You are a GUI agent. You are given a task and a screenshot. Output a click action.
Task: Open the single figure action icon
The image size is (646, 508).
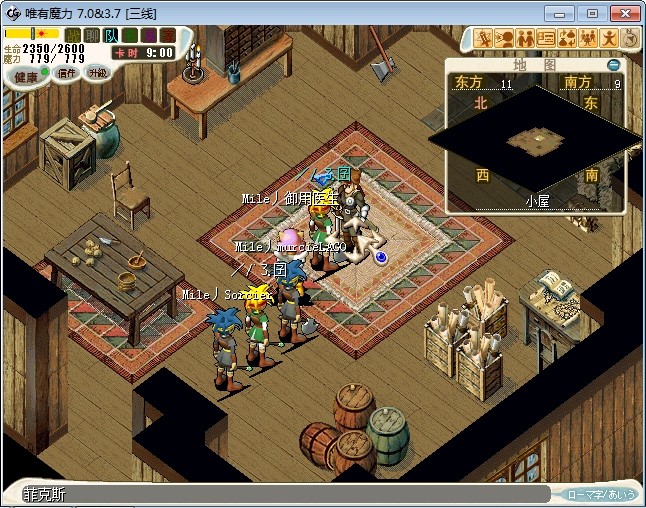[609, 38]
